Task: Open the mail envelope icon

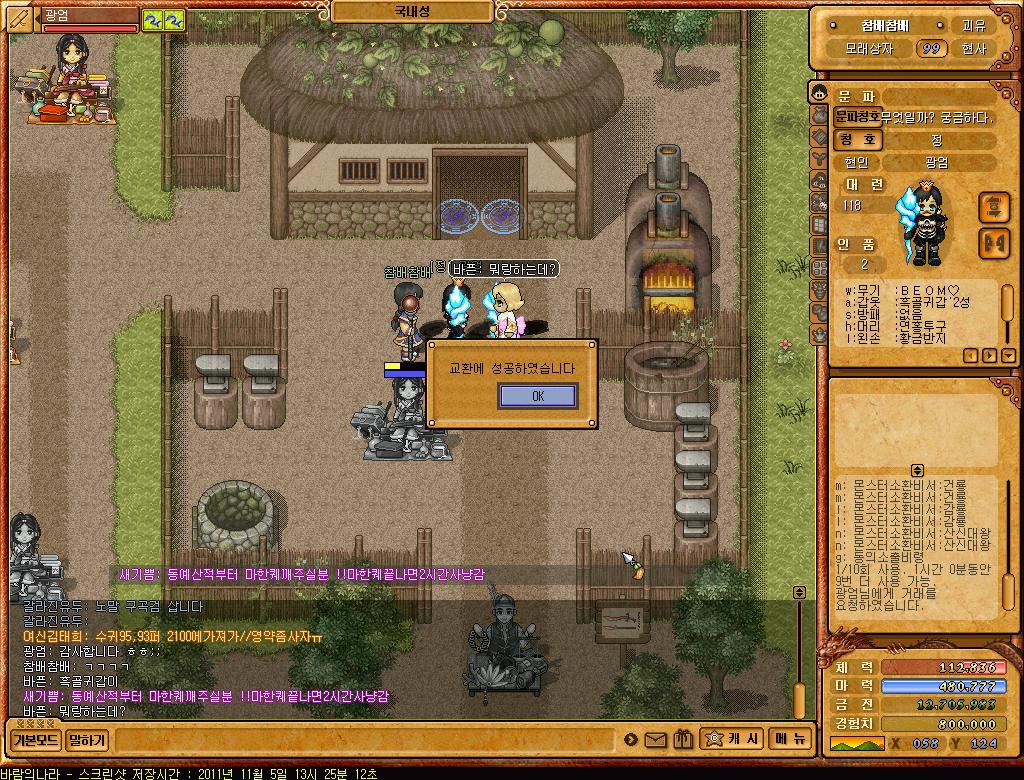Action: point(656,740)
